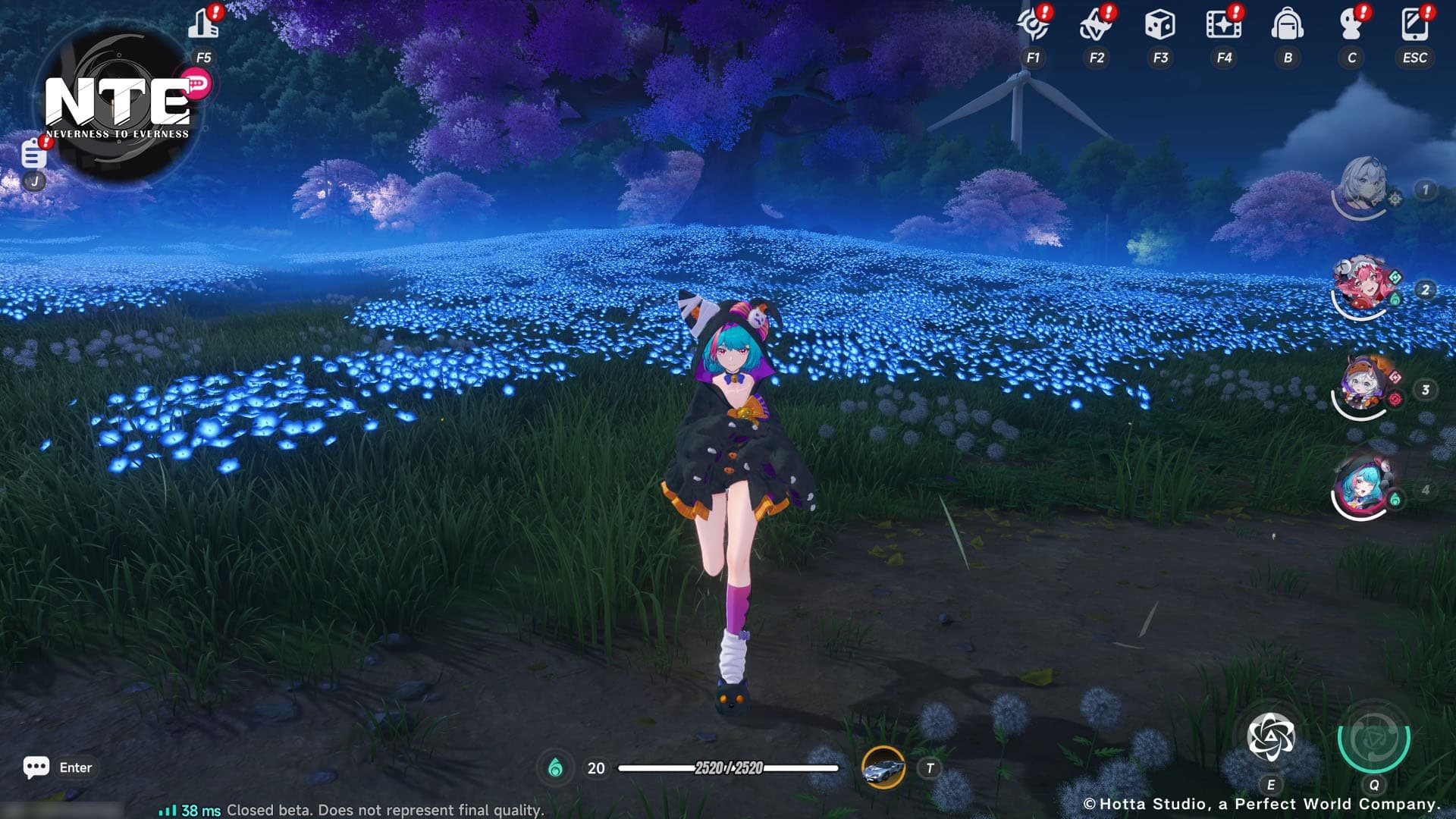Summon the car vehicle (T)
This screenshot has width=1456, height=819.
click(x=882, y=767)
